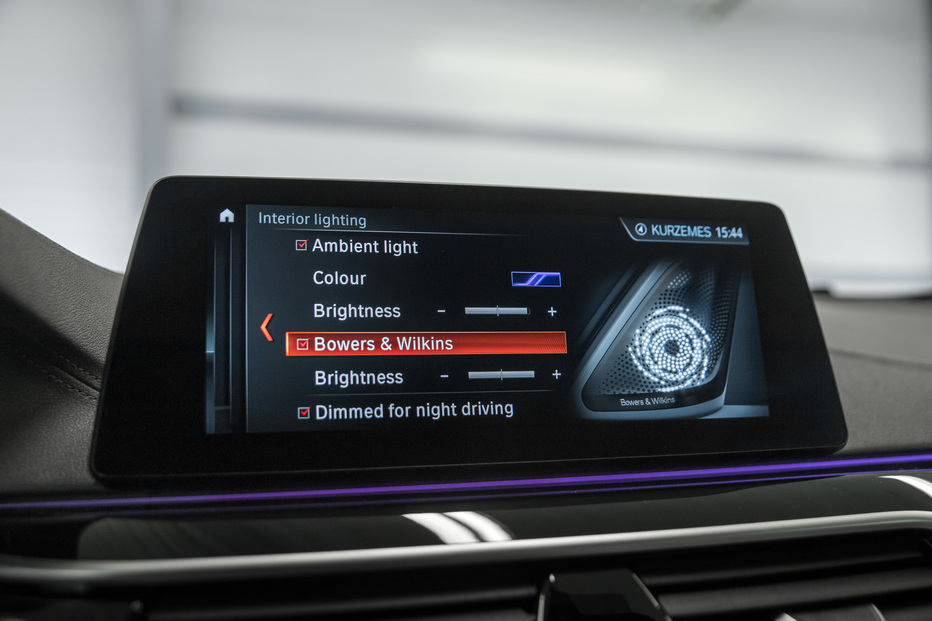
Task: Decrease Bowers & Wilkins brightness with minus
Action: [445, 376]
